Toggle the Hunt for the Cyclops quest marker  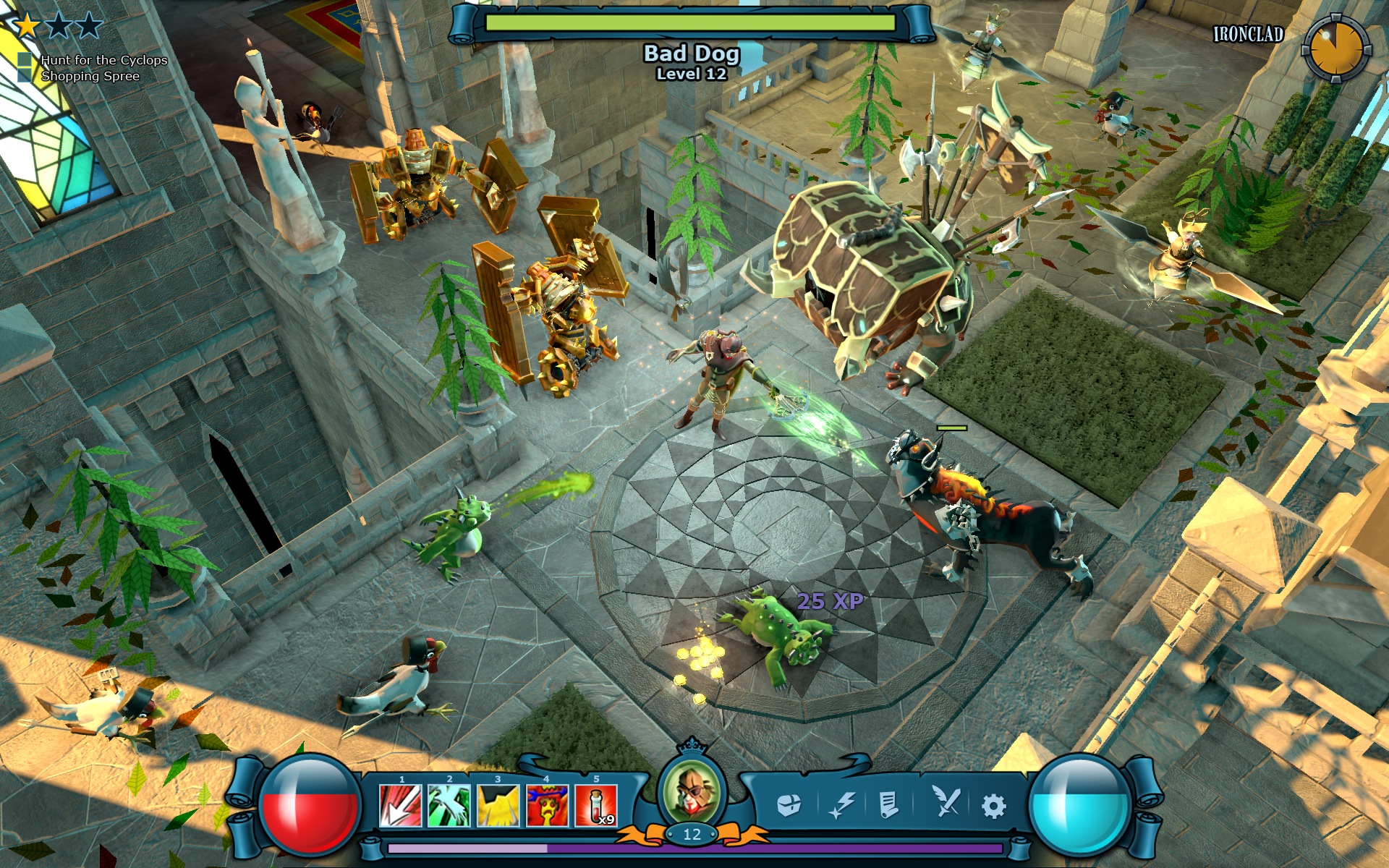pyautogui.click(x=25, y=61)
